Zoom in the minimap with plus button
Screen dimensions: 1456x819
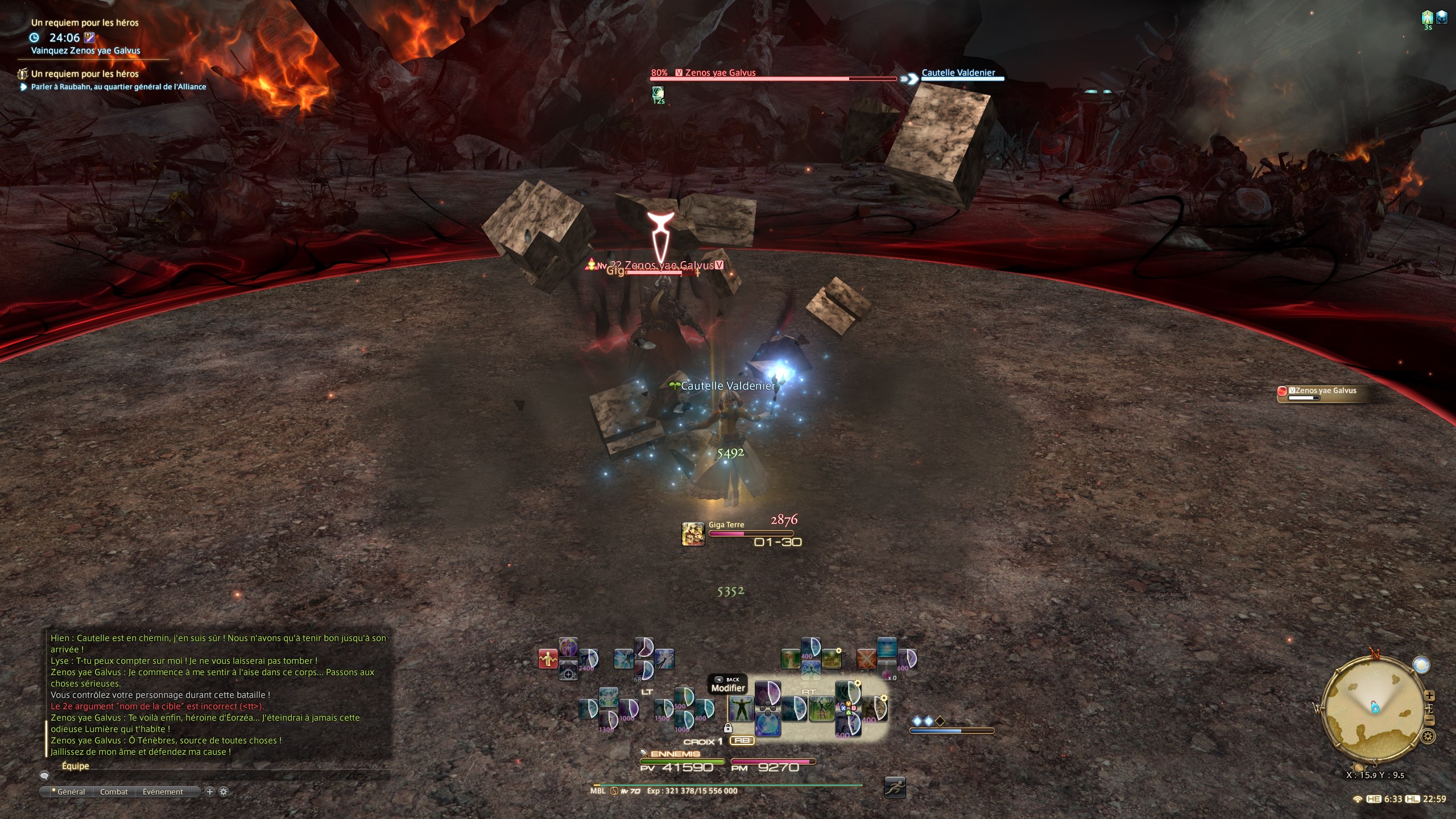coord(1429,696)
